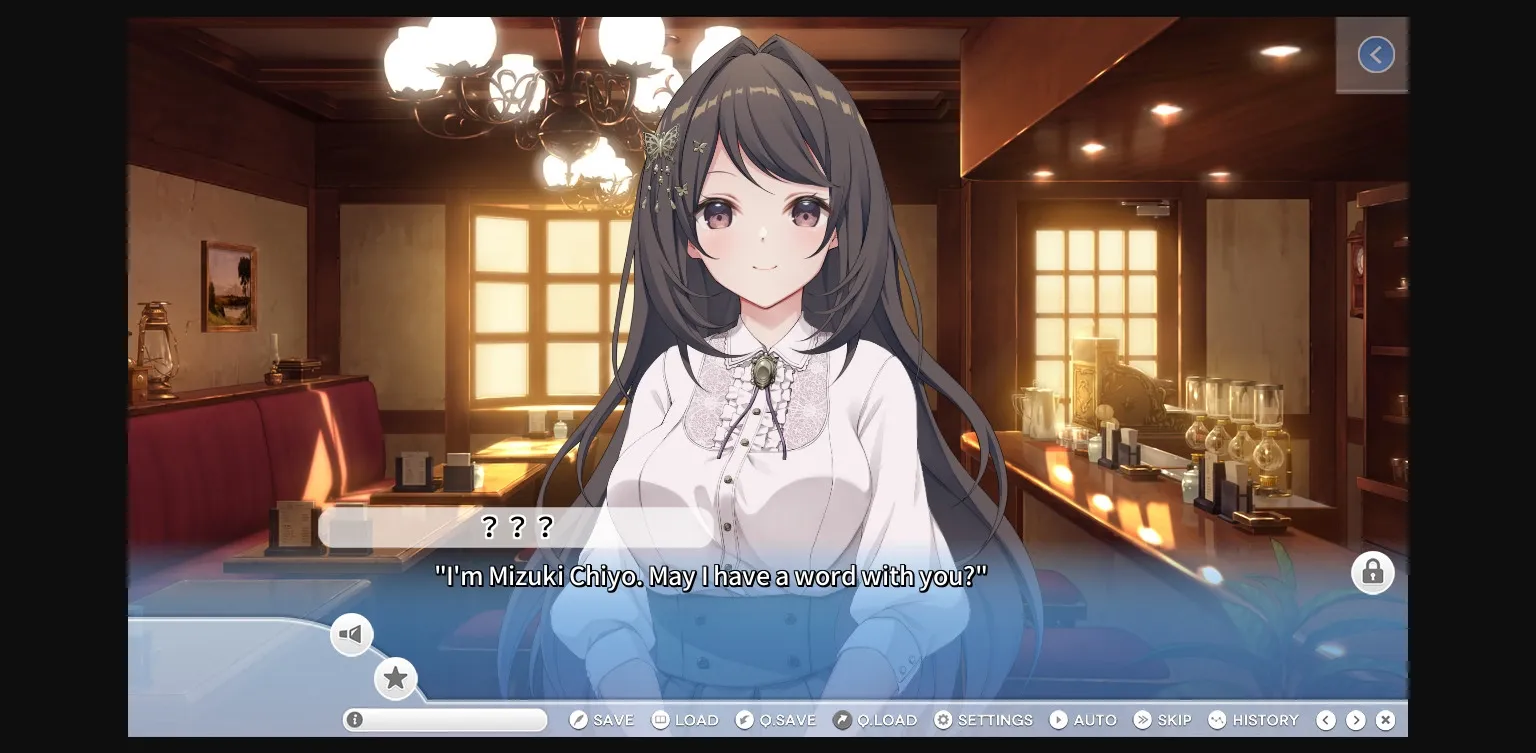
Task: Click the lock icon on the right side
Action: (1373, 572)
